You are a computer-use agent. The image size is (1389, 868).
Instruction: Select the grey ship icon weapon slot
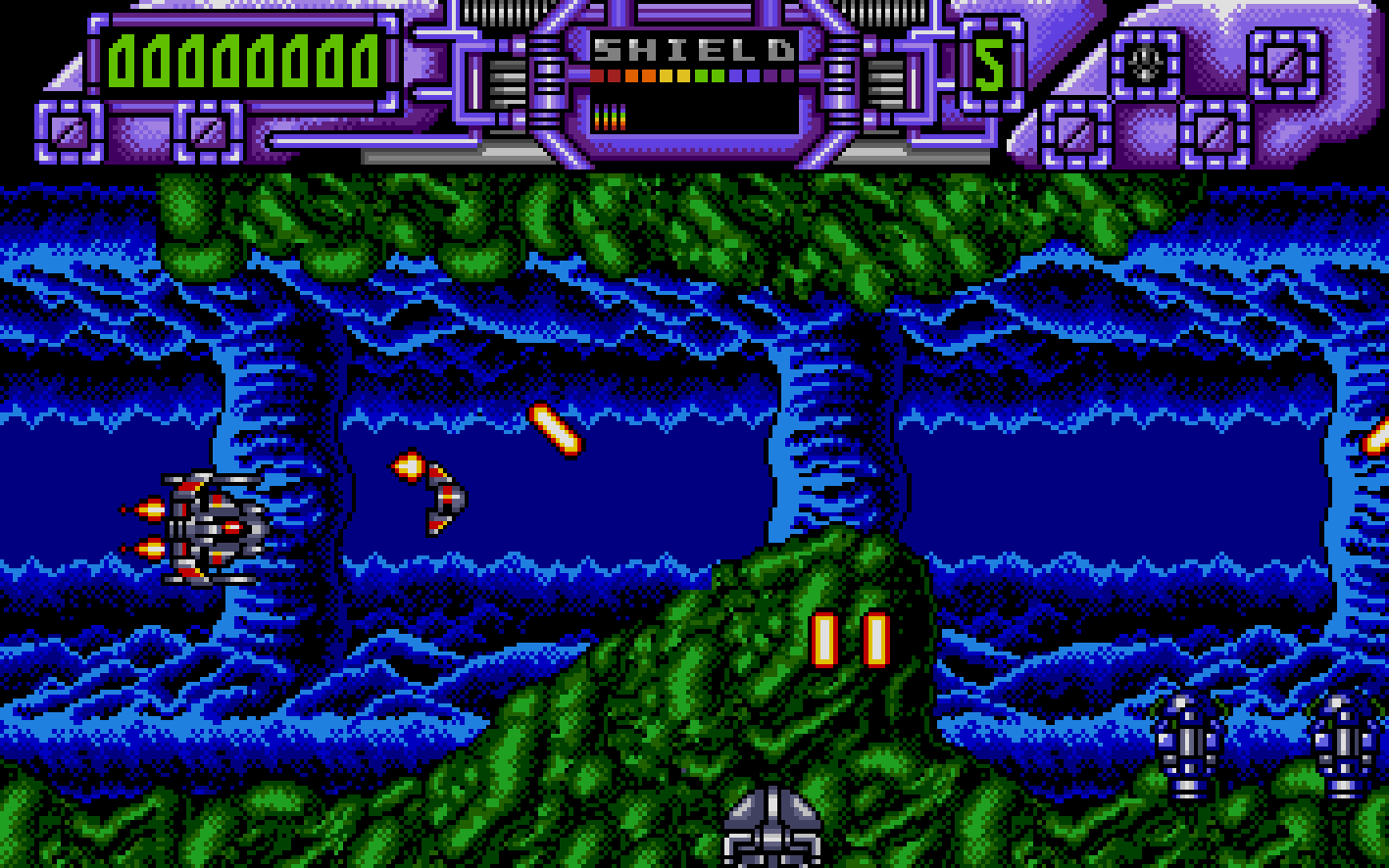click(x=1144, y=64)
